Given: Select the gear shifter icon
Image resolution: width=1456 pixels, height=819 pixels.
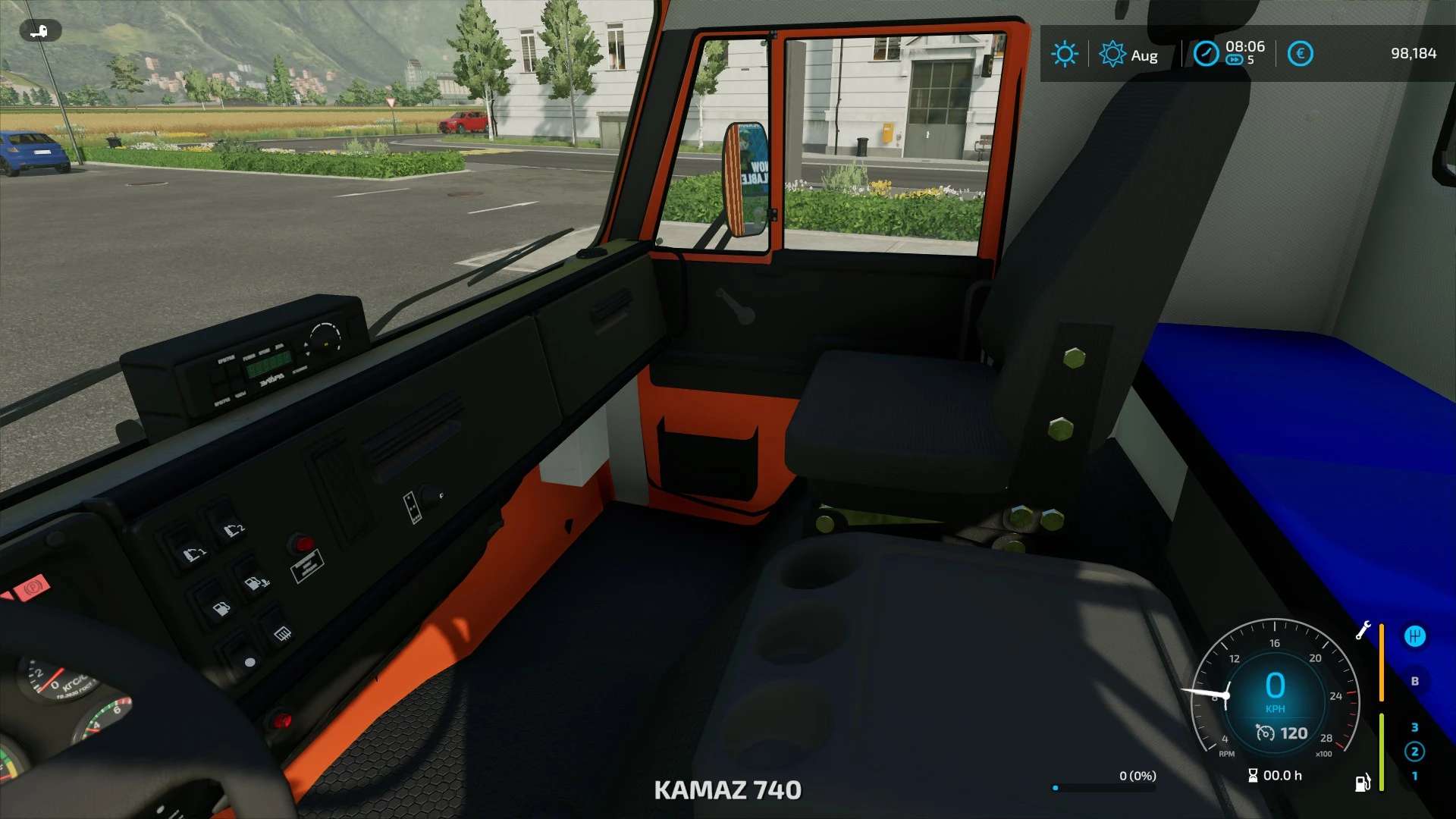Looking at the screenshot, I should point(1414,636).
